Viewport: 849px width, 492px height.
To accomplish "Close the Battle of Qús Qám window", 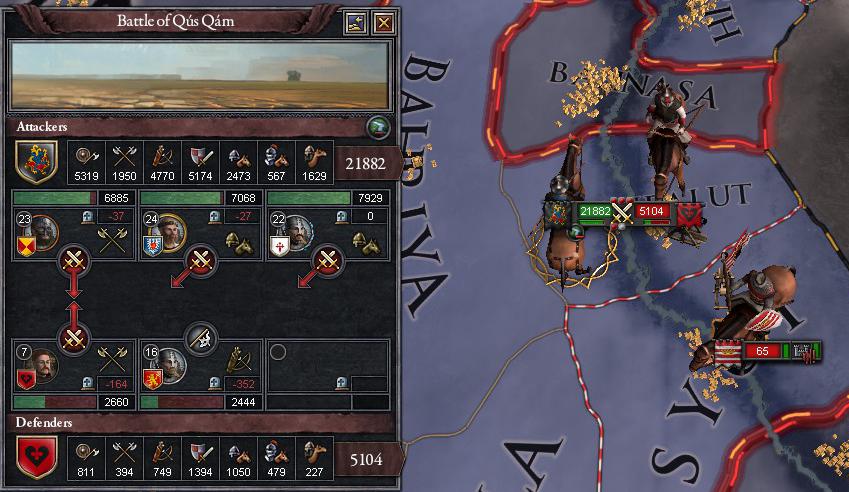I will tap(383, 23).
